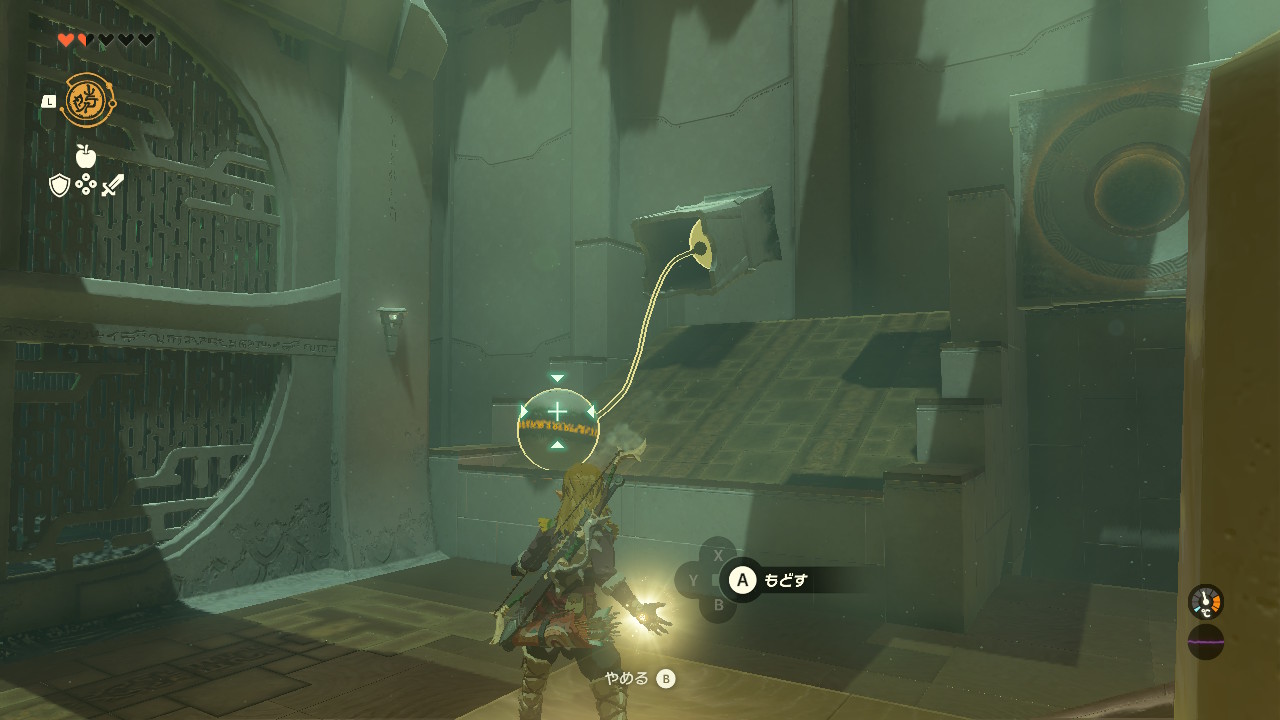Click the apple item icon

tap(85, 156)
